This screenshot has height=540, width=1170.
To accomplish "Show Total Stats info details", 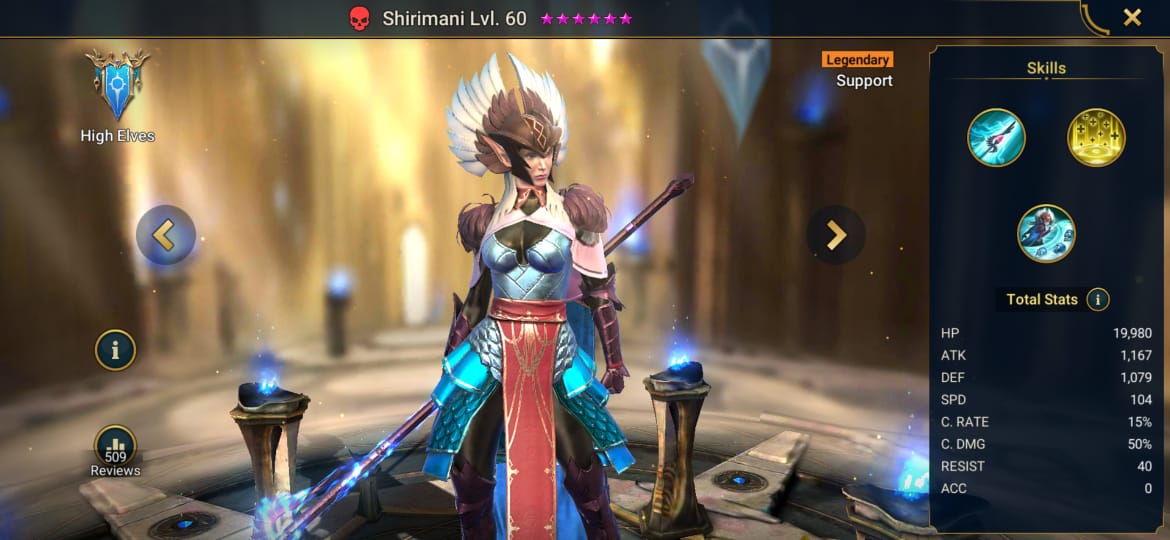I will pyautogui.click(x=1098, y=299).
